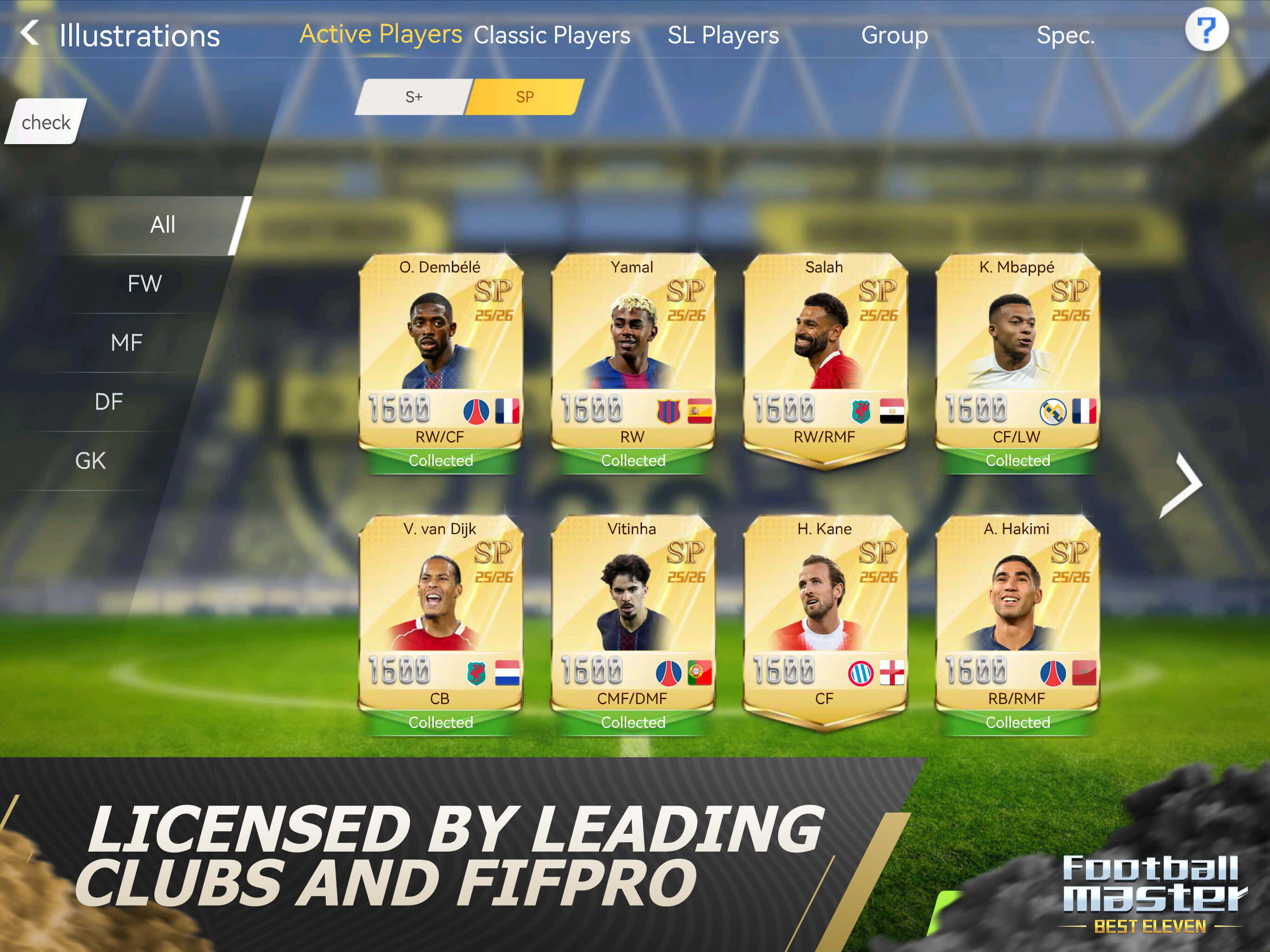Switch to the S+ rating toggle
1270x952 pixels.
412,97
